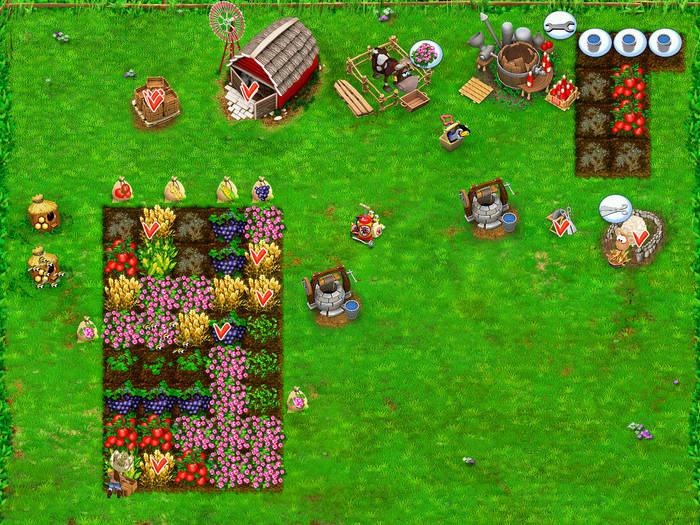
Task: Click the wrench repair bubble above the ketchup machine
Action: (560, 25)
